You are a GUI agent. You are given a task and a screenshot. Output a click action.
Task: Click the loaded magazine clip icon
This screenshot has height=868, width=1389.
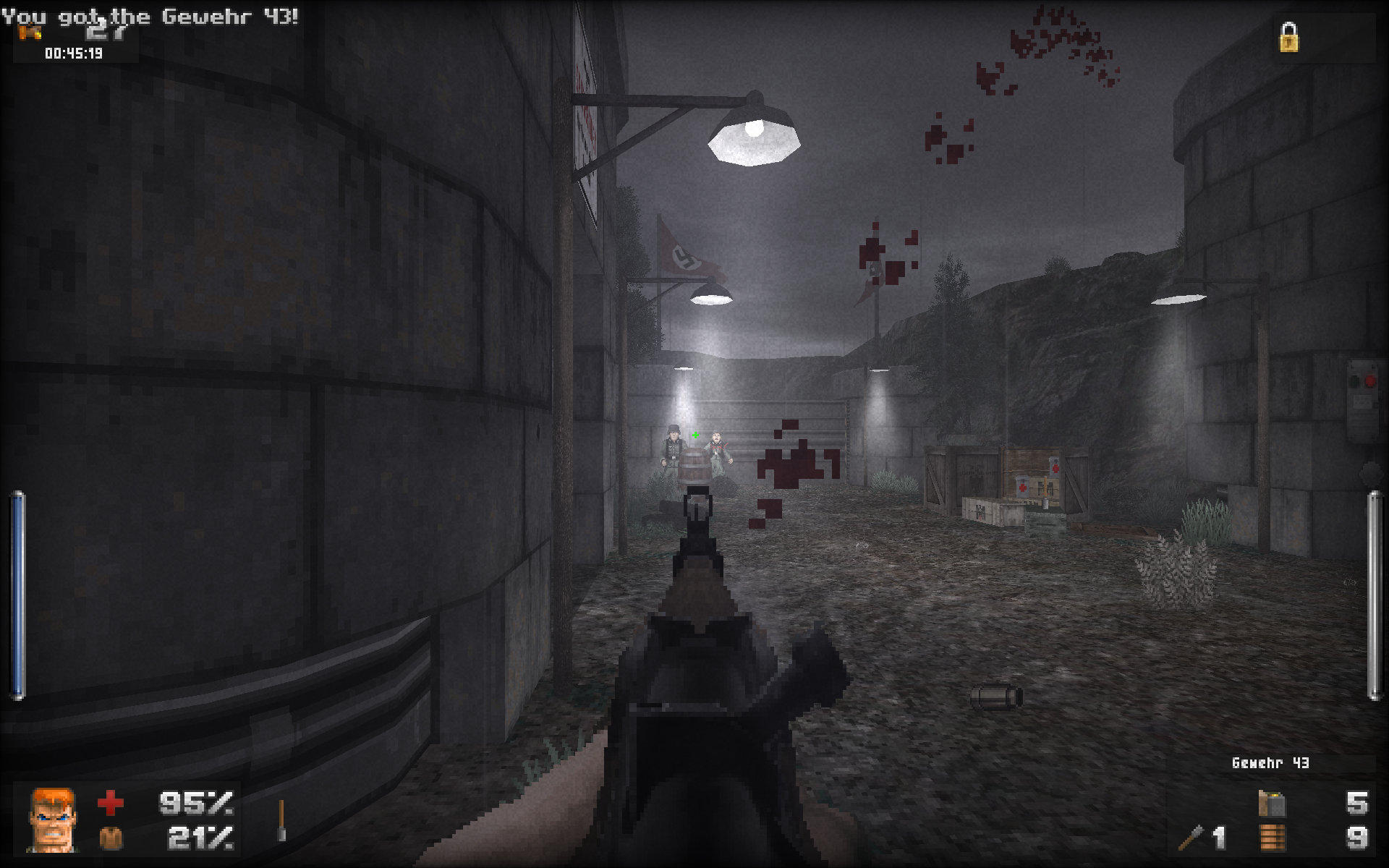click(1272, 803)
